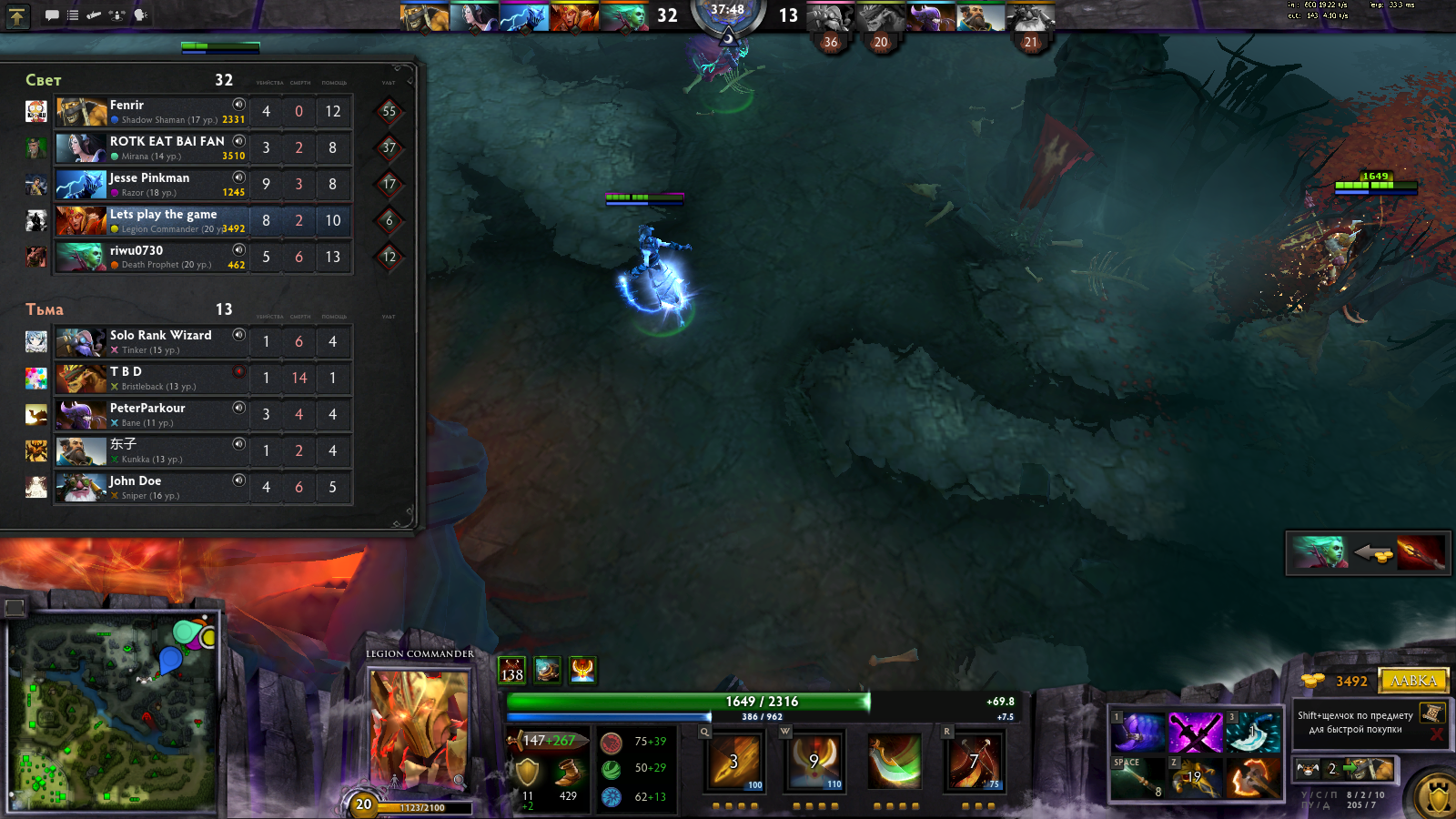Image resolution: width=1456 pixels, height=819 pixels.
Task: Select the Duel damage buff icon showing 138
Action: coord(512,671)
